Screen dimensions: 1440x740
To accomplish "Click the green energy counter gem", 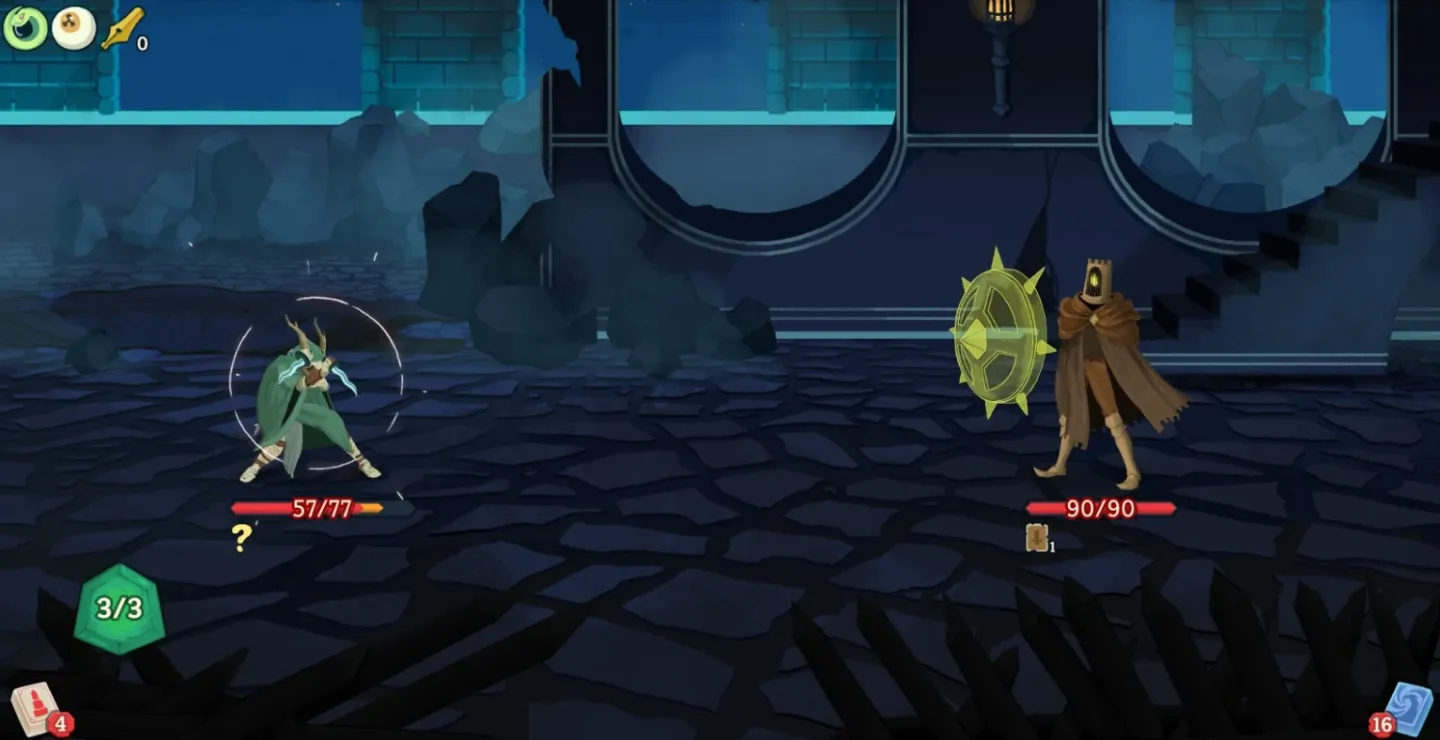I will 120,608.
